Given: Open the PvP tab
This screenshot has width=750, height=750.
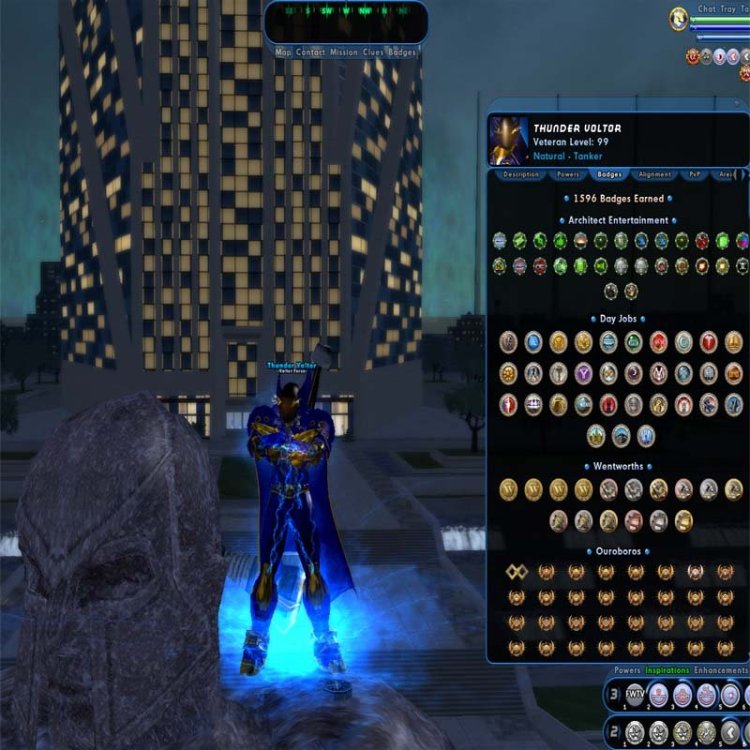Looking at the screenshot, I should click(x=694, y=174).
